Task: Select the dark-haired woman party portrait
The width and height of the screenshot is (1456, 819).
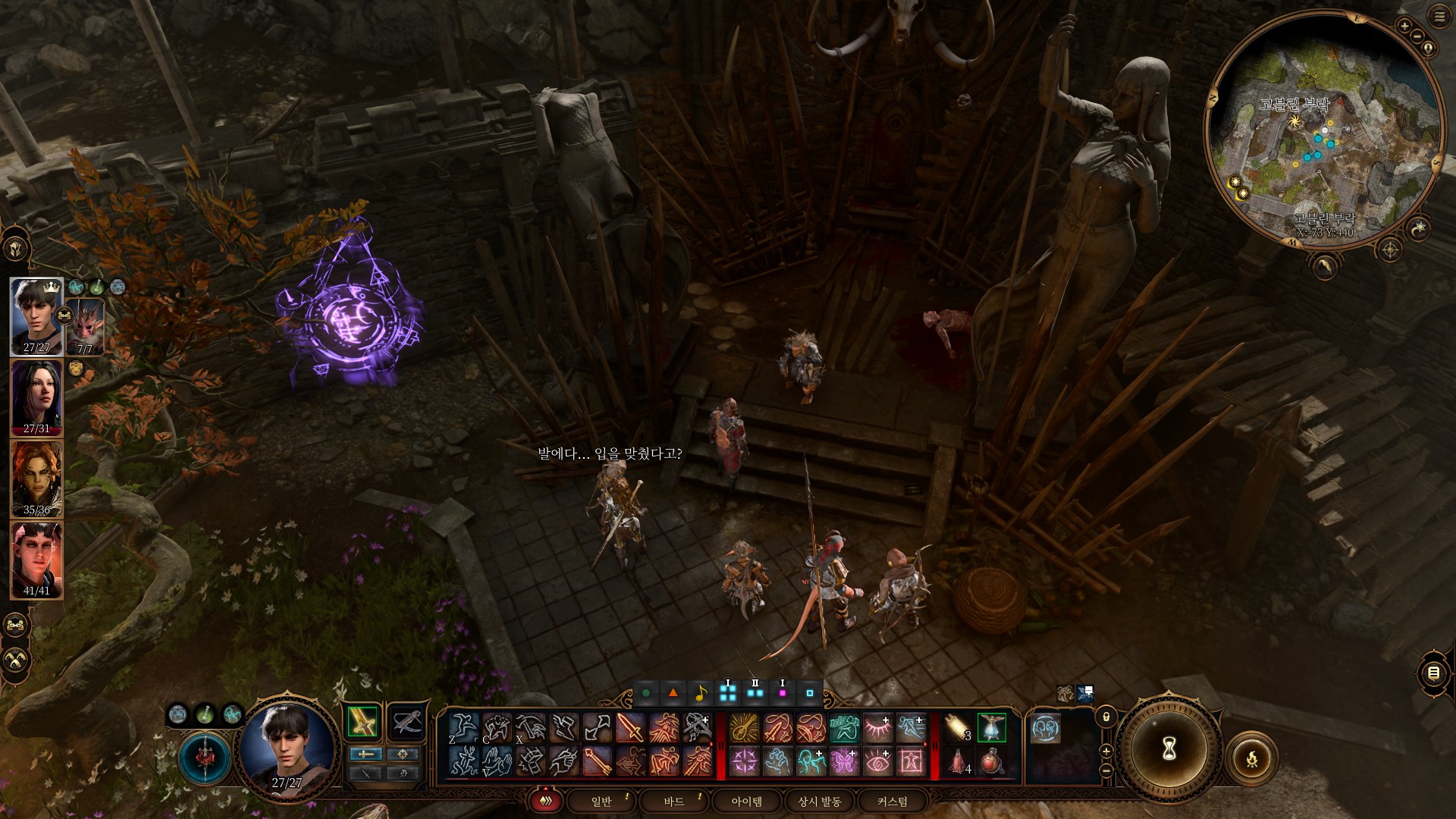Action: [x=36, y=397]
